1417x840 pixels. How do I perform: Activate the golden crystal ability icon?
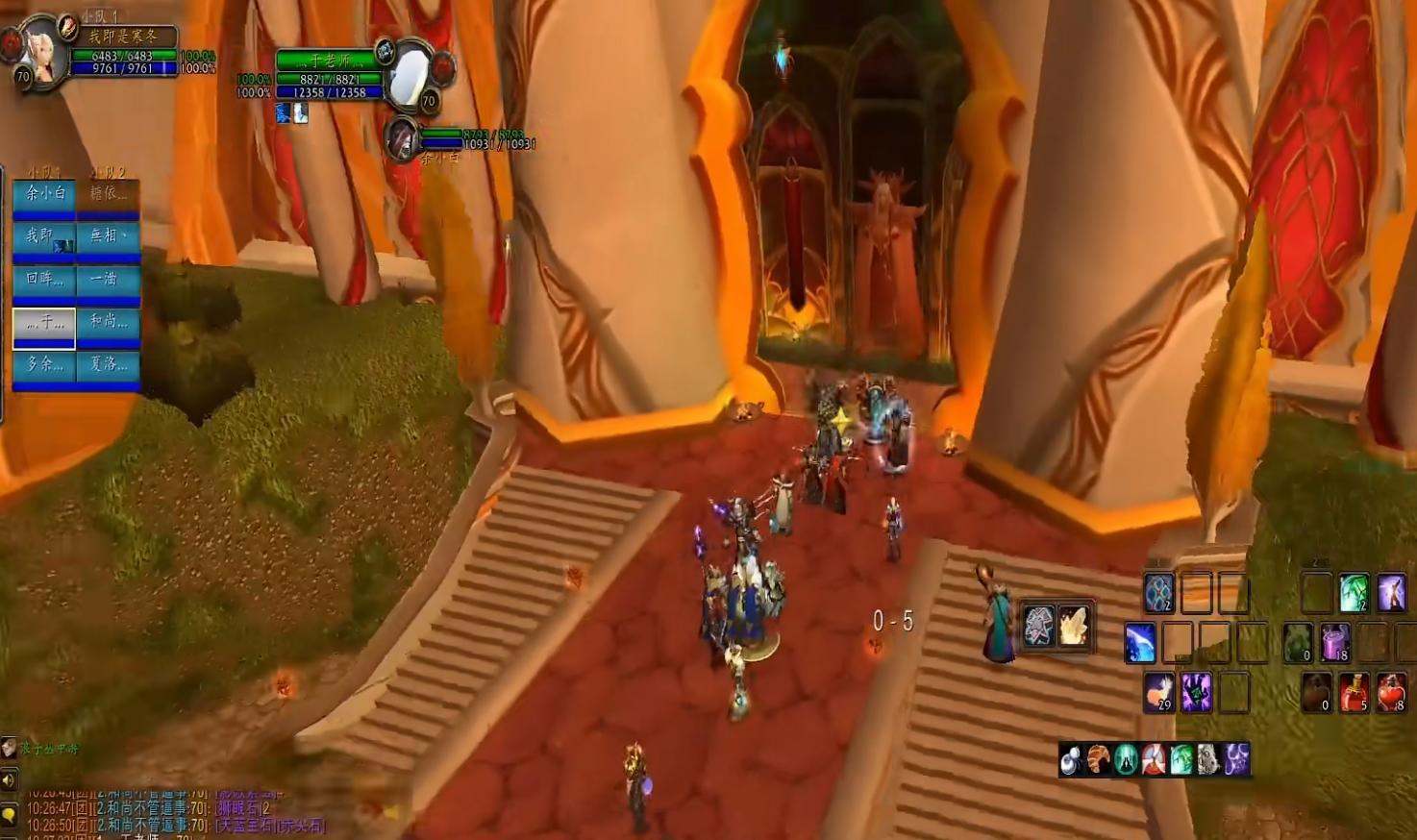[x=1073, y=626]
